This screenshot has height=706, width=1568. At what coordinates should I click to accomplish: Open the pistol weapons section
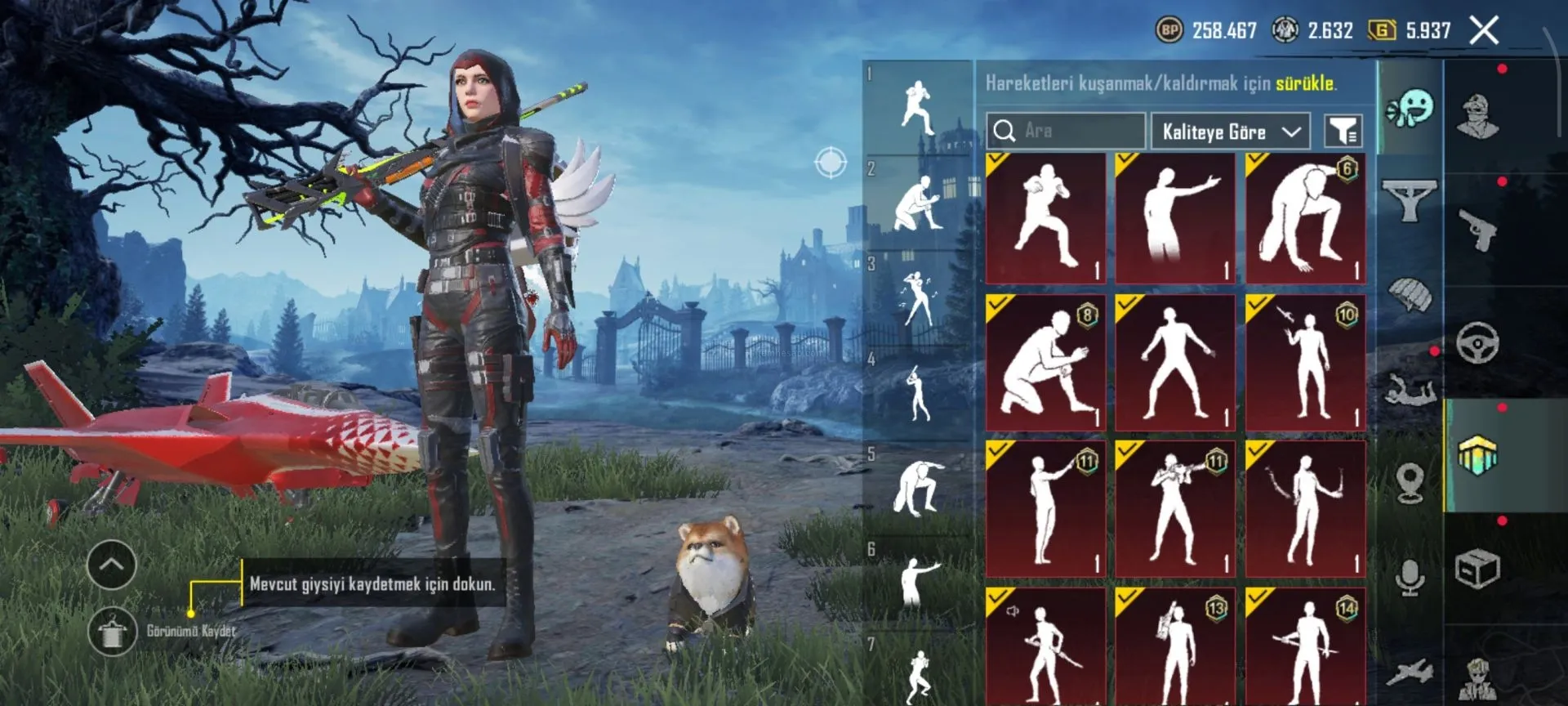pyautogui.click(x=1478, y=230)
